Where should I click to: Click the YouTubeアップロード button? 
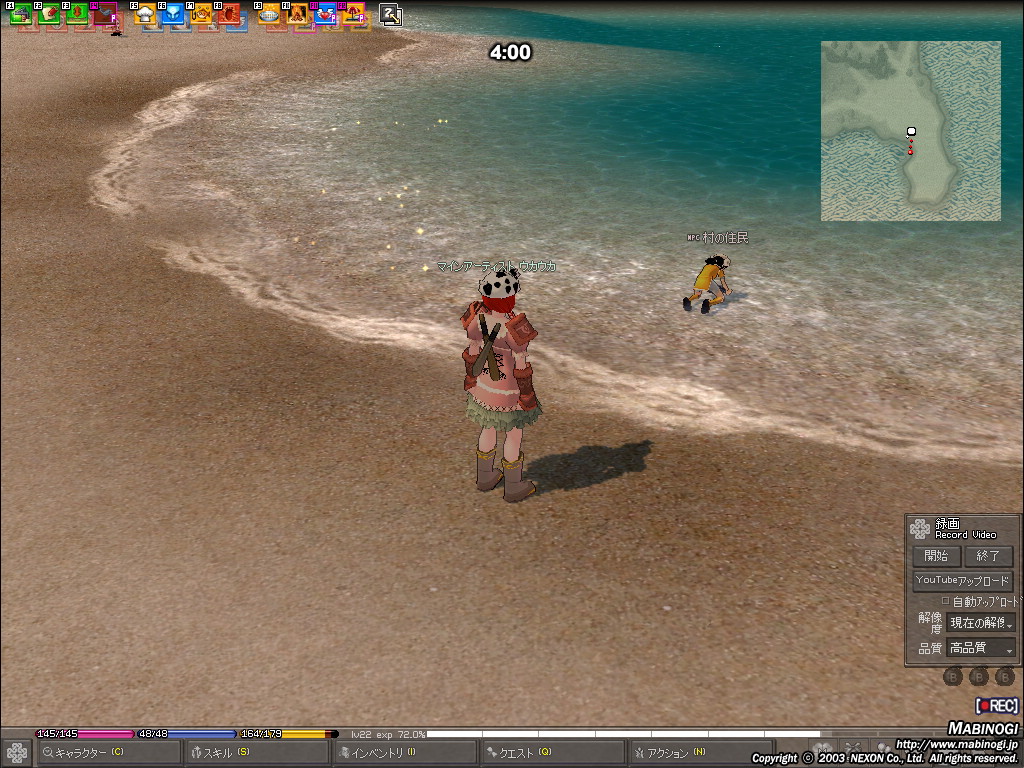(x=962, y=581)
